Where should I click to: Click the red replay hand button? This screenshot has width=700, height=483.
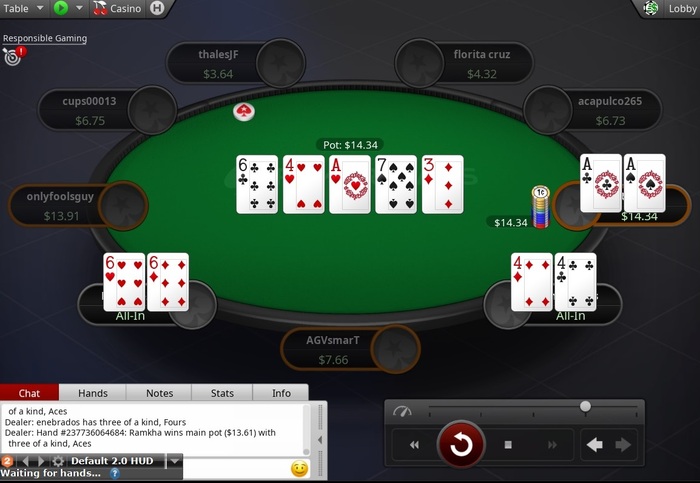[x=461, y=445]
